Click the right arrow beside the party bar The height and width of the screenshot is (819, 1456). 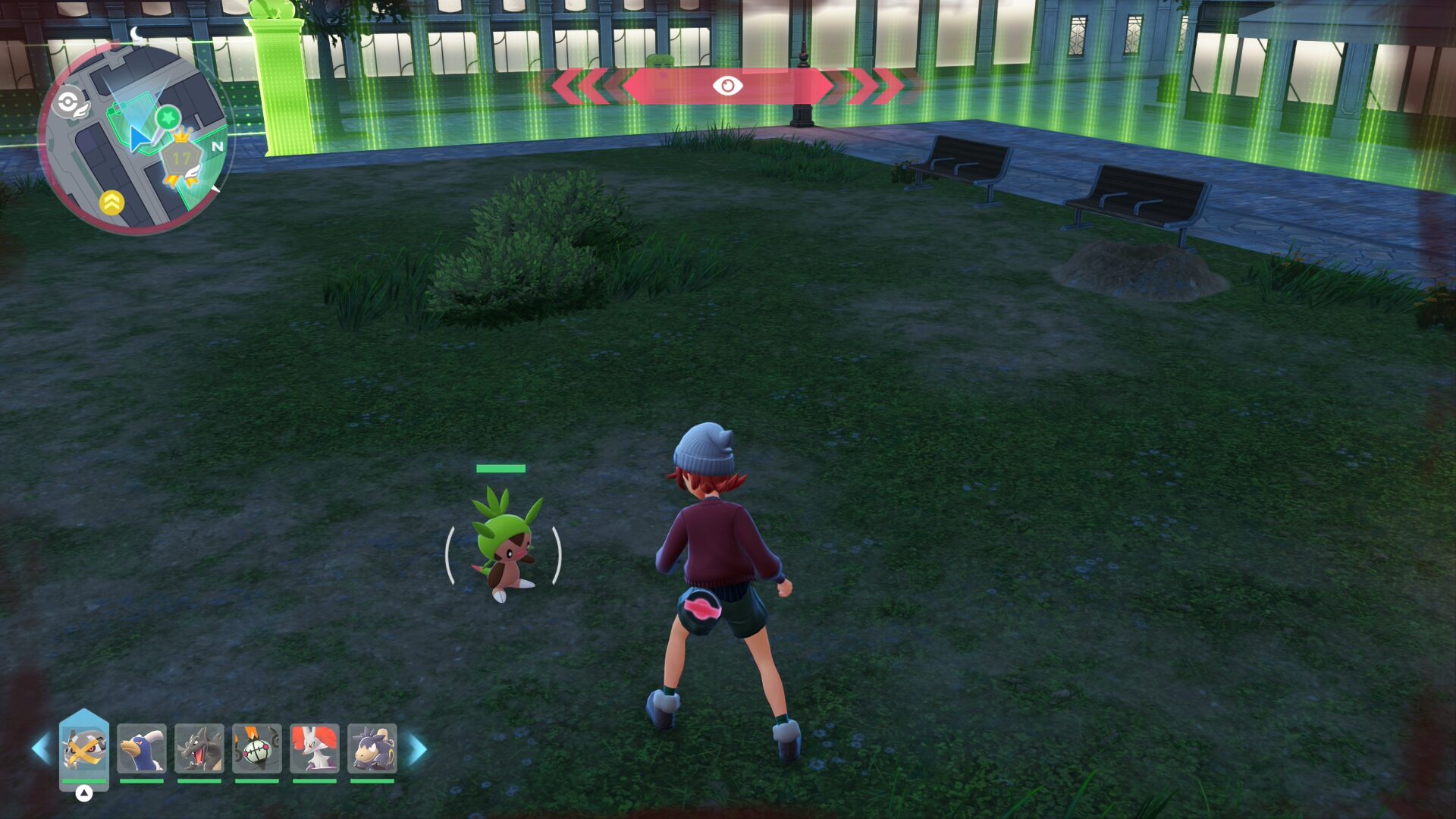coord(418,749)
